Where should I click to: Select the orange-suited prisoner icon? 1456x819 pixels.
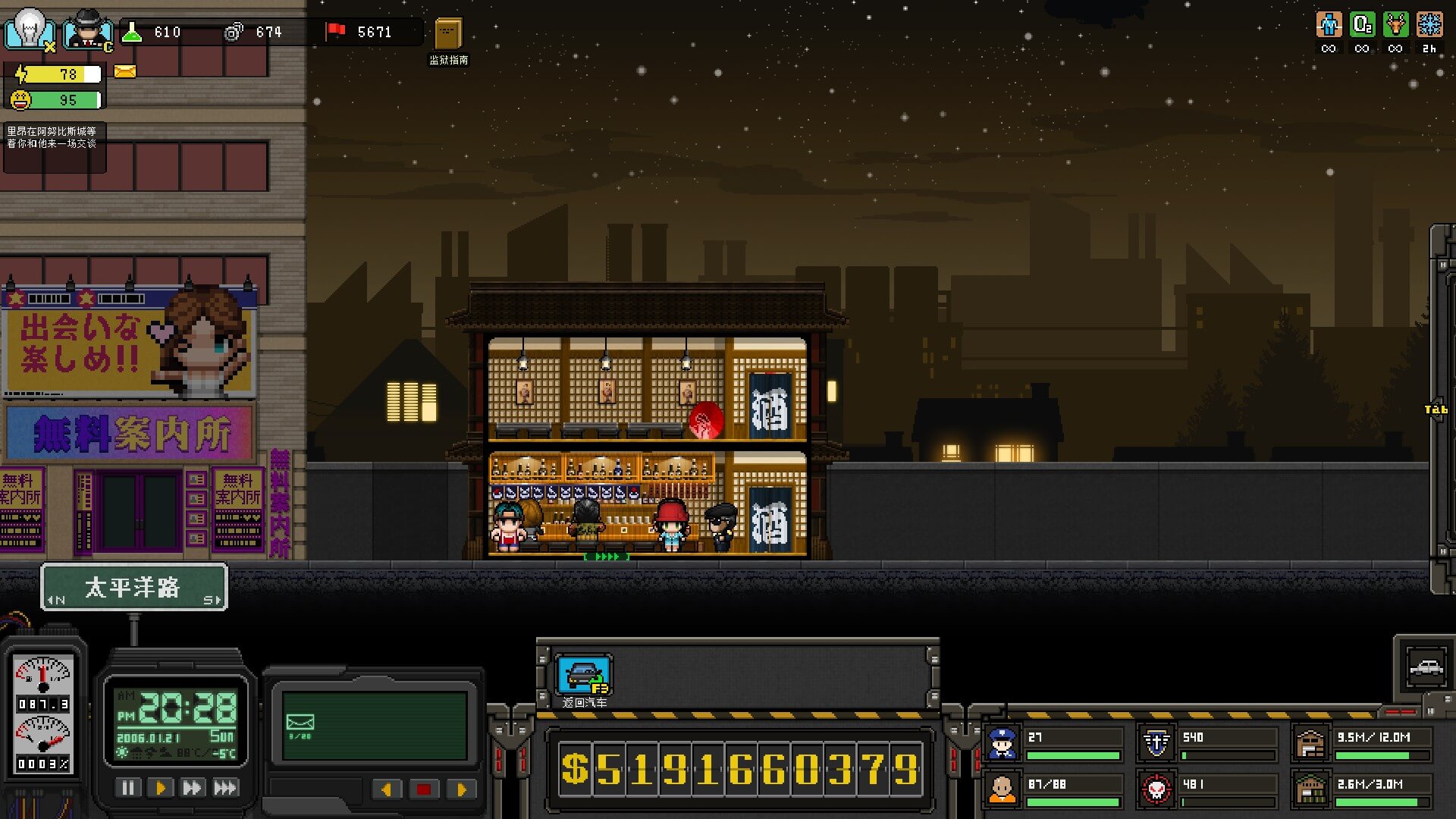1002,790
